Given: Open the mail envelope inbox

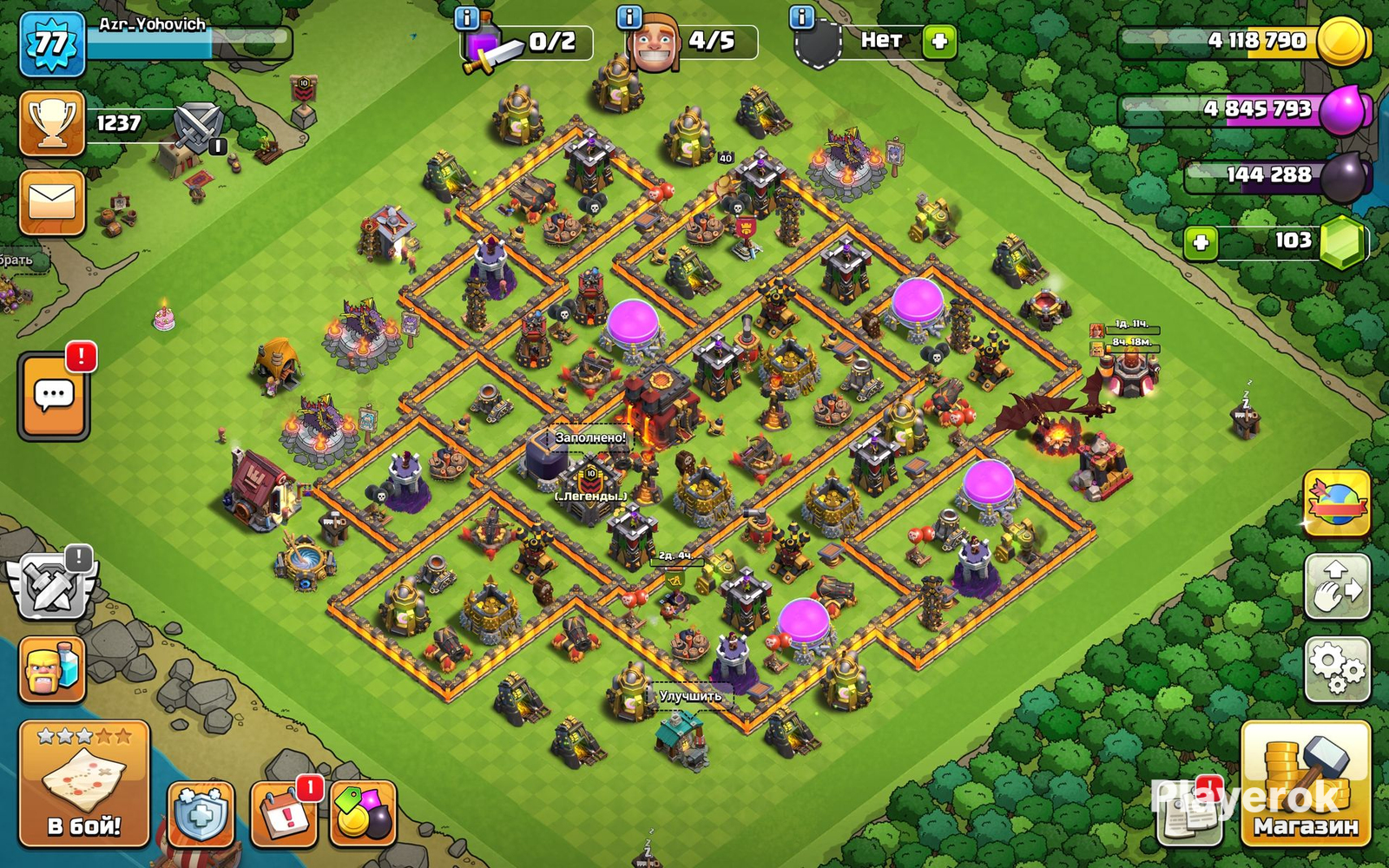Looking at the screenshot, I should coord(52,203).
